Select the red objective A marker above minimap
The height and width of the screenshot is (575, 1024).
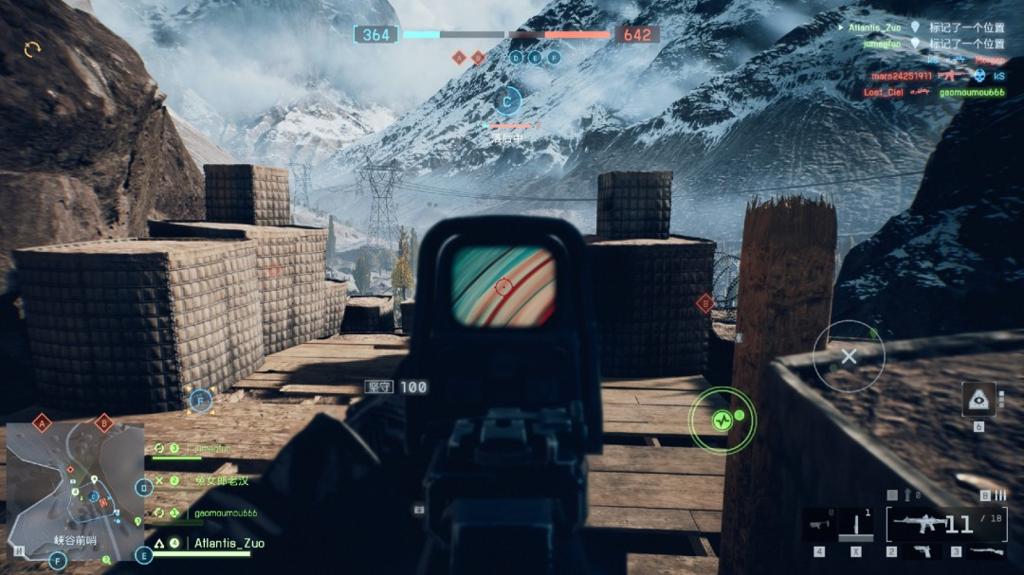[x=42, y=422]
